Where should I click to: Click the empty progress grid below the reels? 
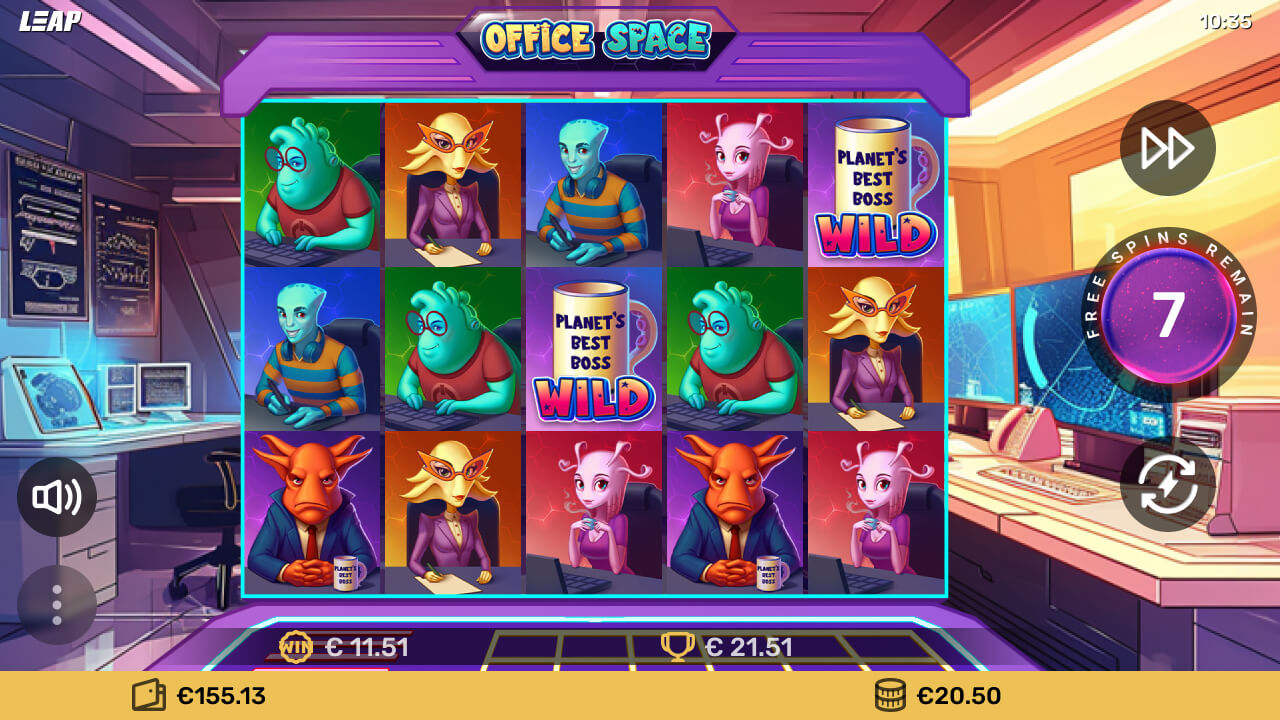560,647
